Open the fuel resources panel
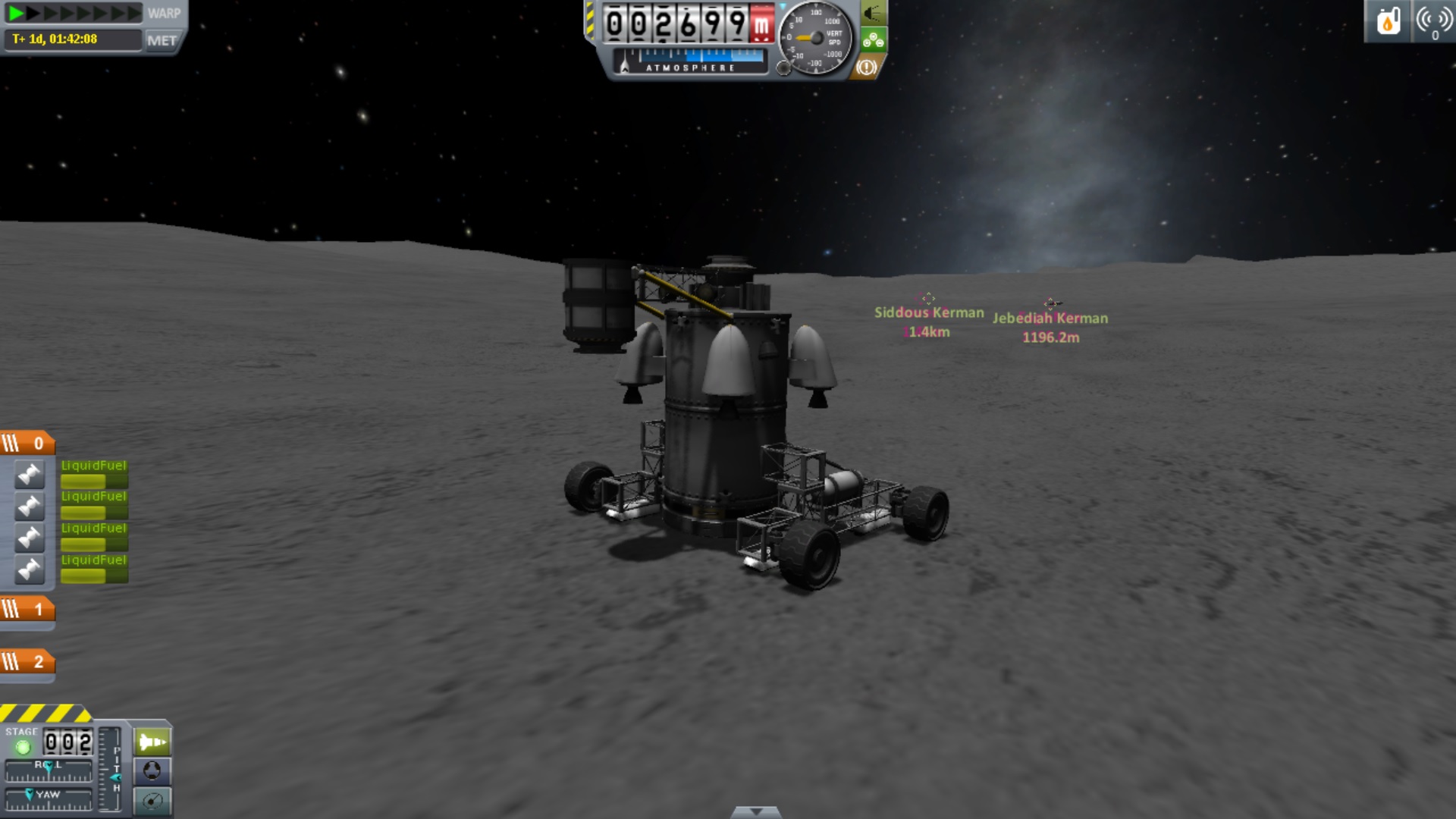This screenshot has width=1456, height=819. (x=1388, y=21)
